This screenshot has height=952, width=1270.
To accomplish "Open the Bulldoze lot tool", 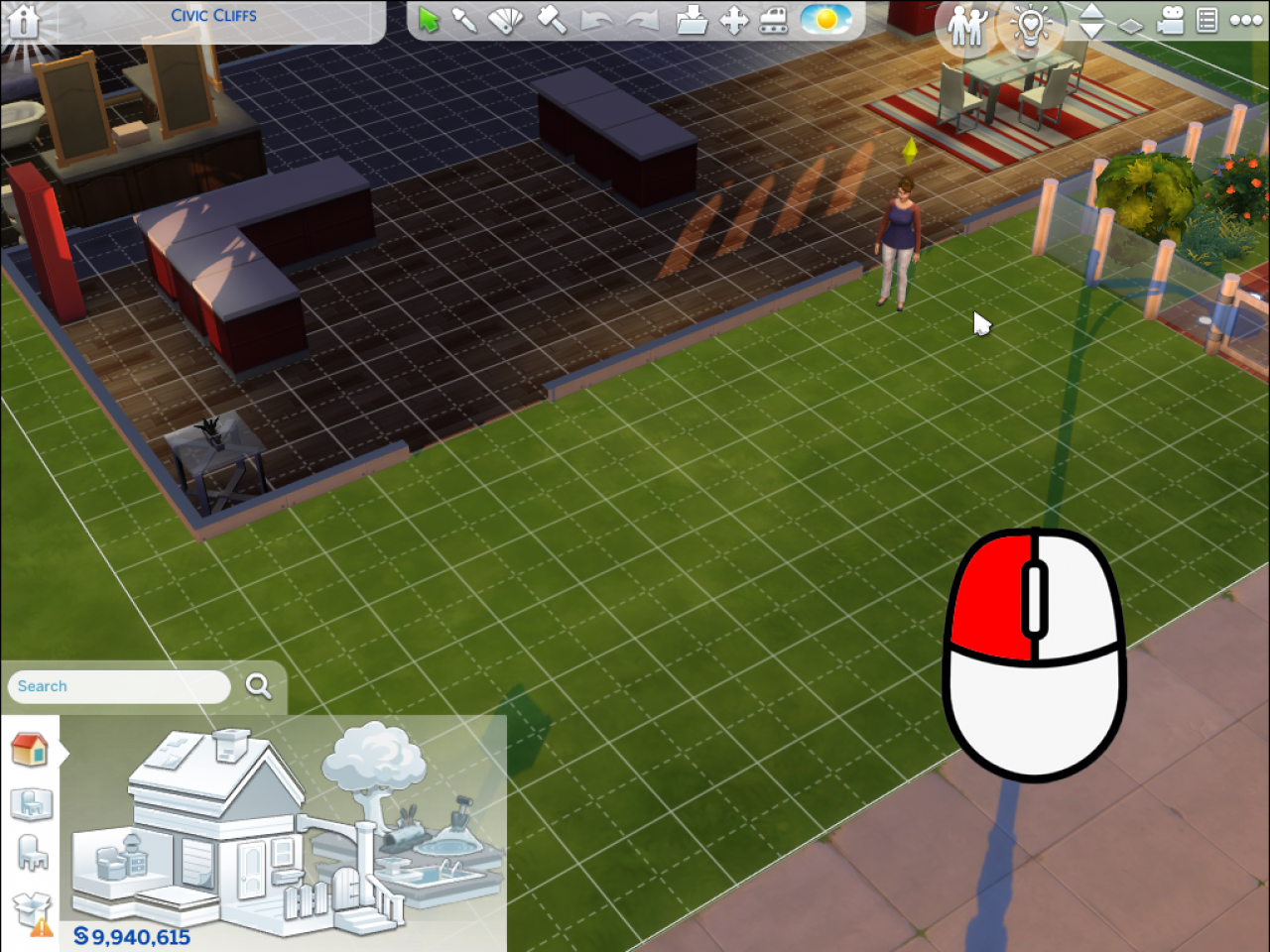I will click(775, 20).
